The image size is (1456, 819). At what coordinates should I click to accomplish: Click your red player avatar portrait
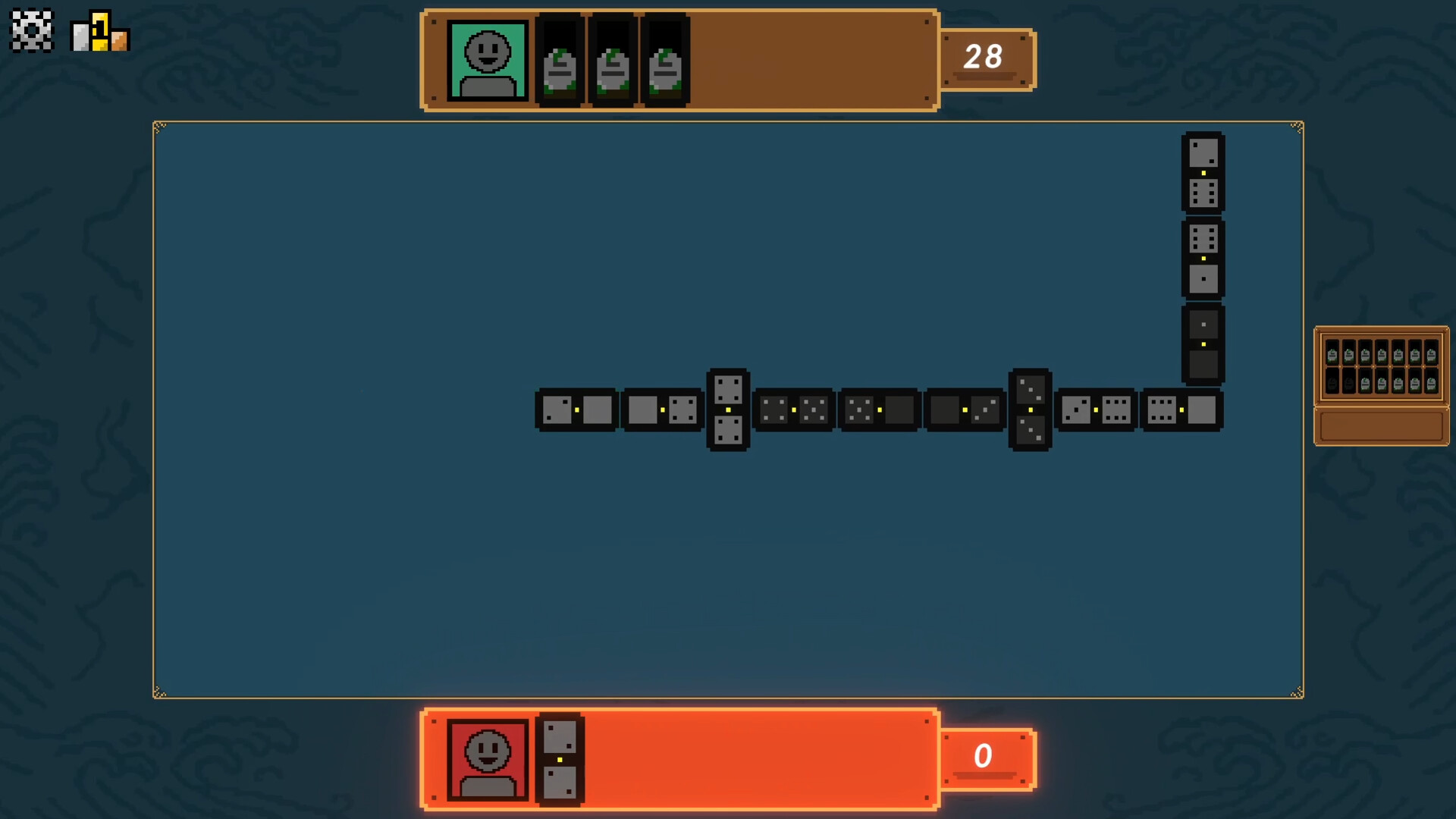click(488, 758)
